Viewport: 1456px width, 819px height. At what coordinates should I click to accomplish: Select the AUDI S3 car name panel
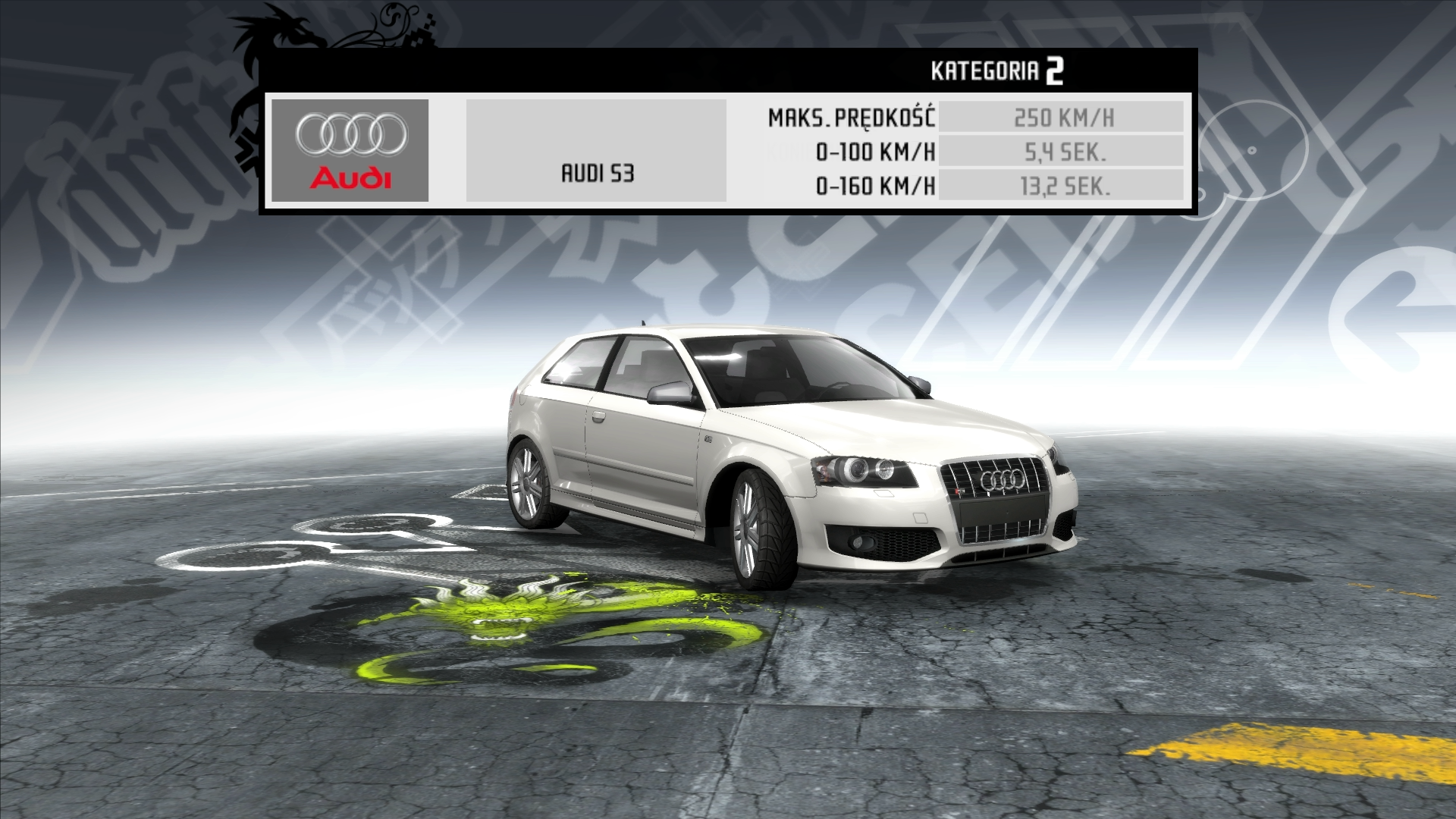point(596,151)
